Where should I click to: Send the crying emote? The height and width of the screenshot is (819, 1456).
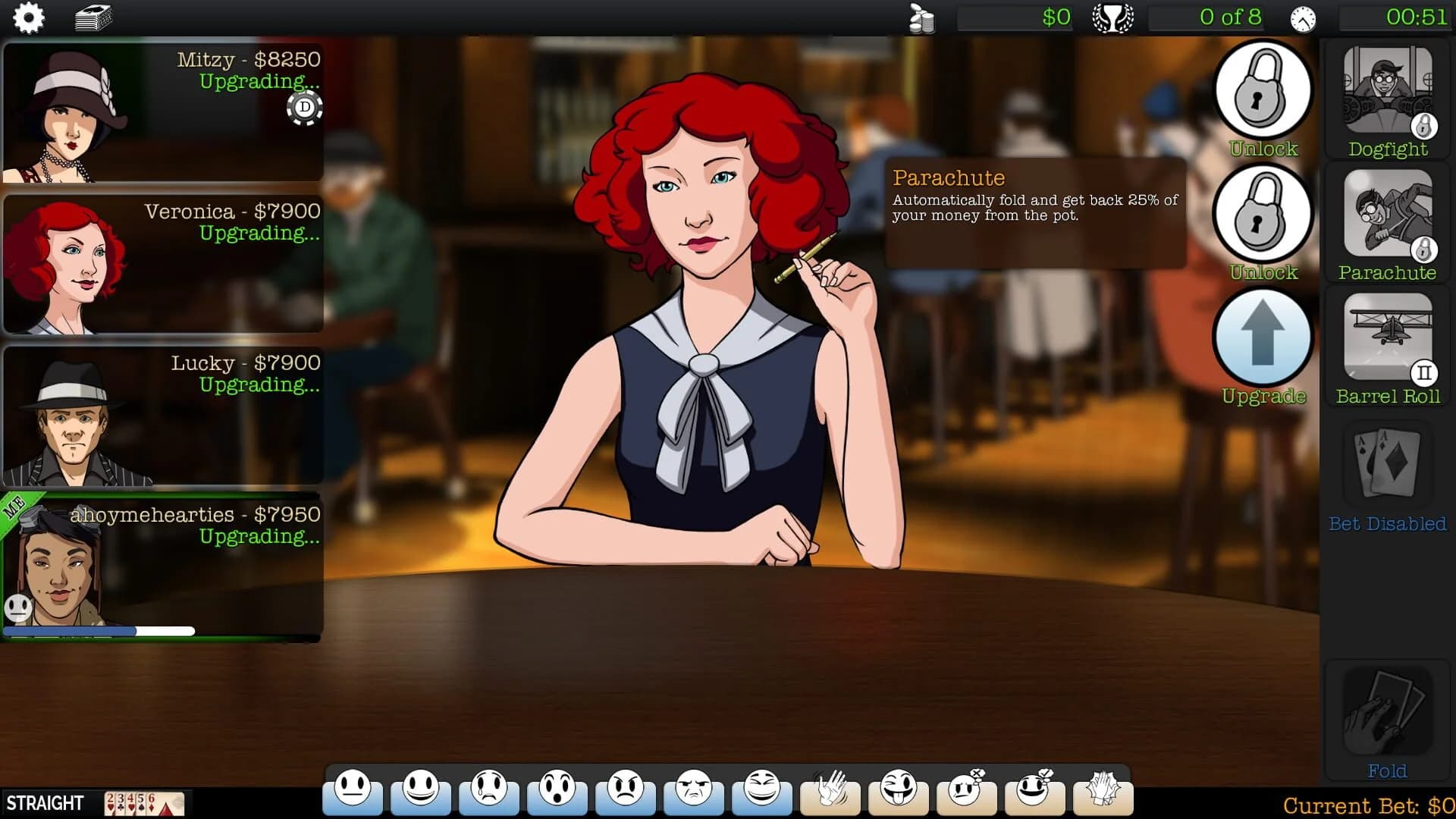[x=489, y=794]
